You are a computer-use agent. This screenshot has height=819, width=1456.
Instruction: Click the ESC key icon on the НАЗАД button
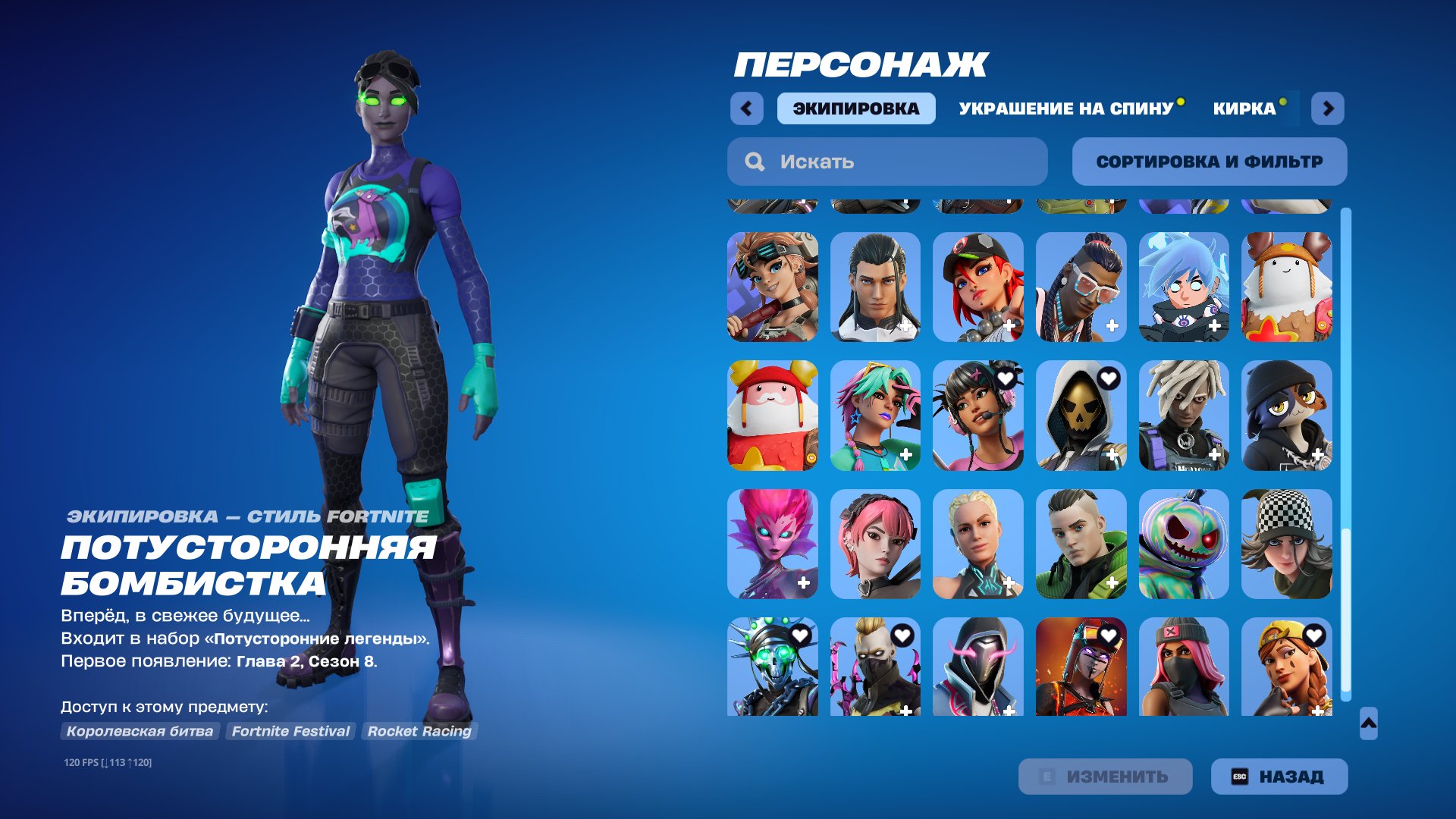(1241, 776)
